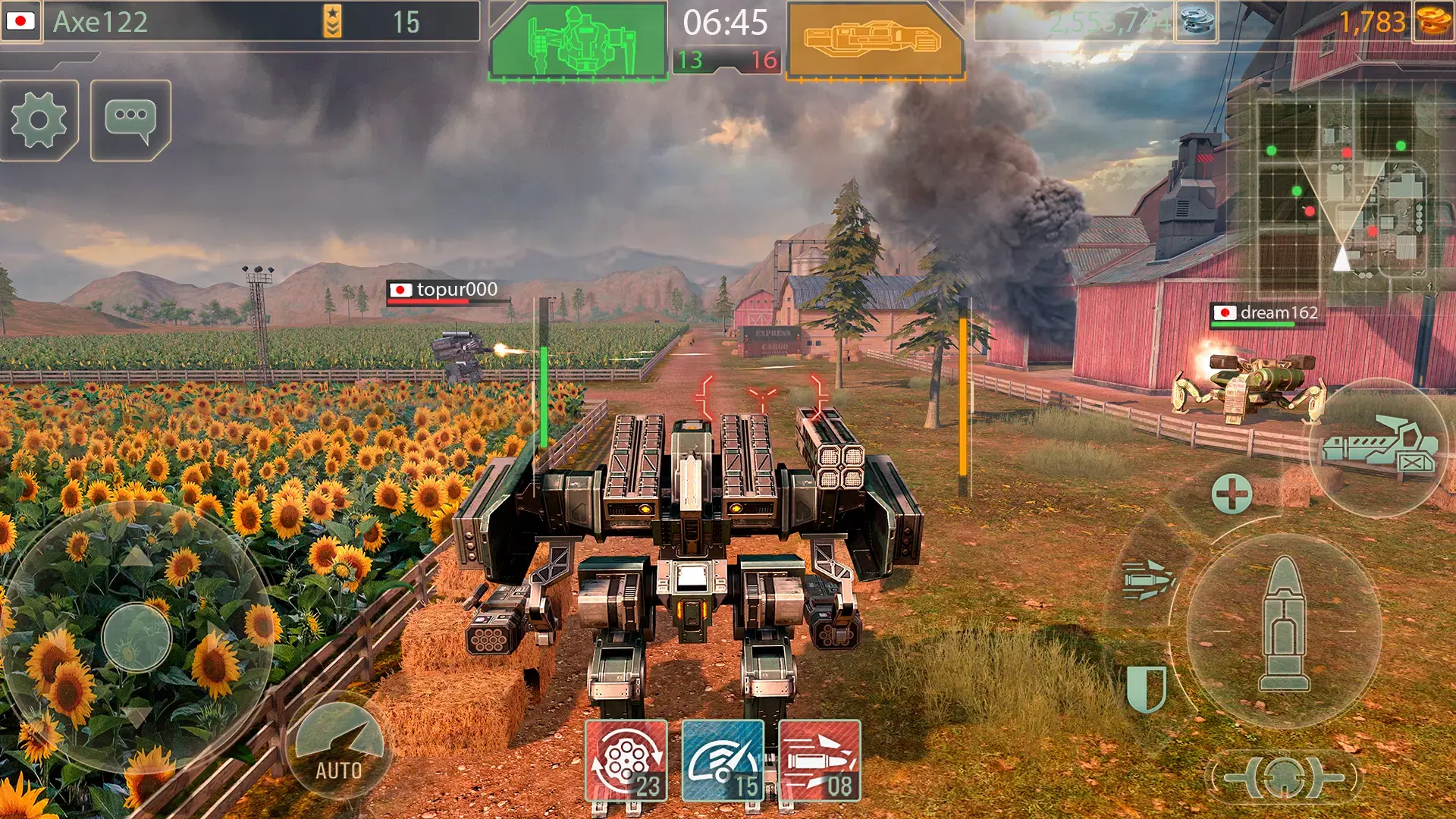Open the settings gear menu
Image resolution: width=1456 pixels, height=819 pixels.
39,120
